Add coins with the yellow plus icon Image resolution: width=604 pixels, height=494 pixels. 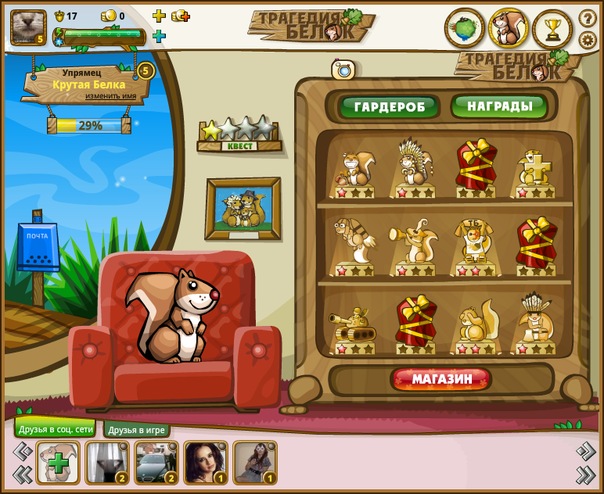[158, 16]
